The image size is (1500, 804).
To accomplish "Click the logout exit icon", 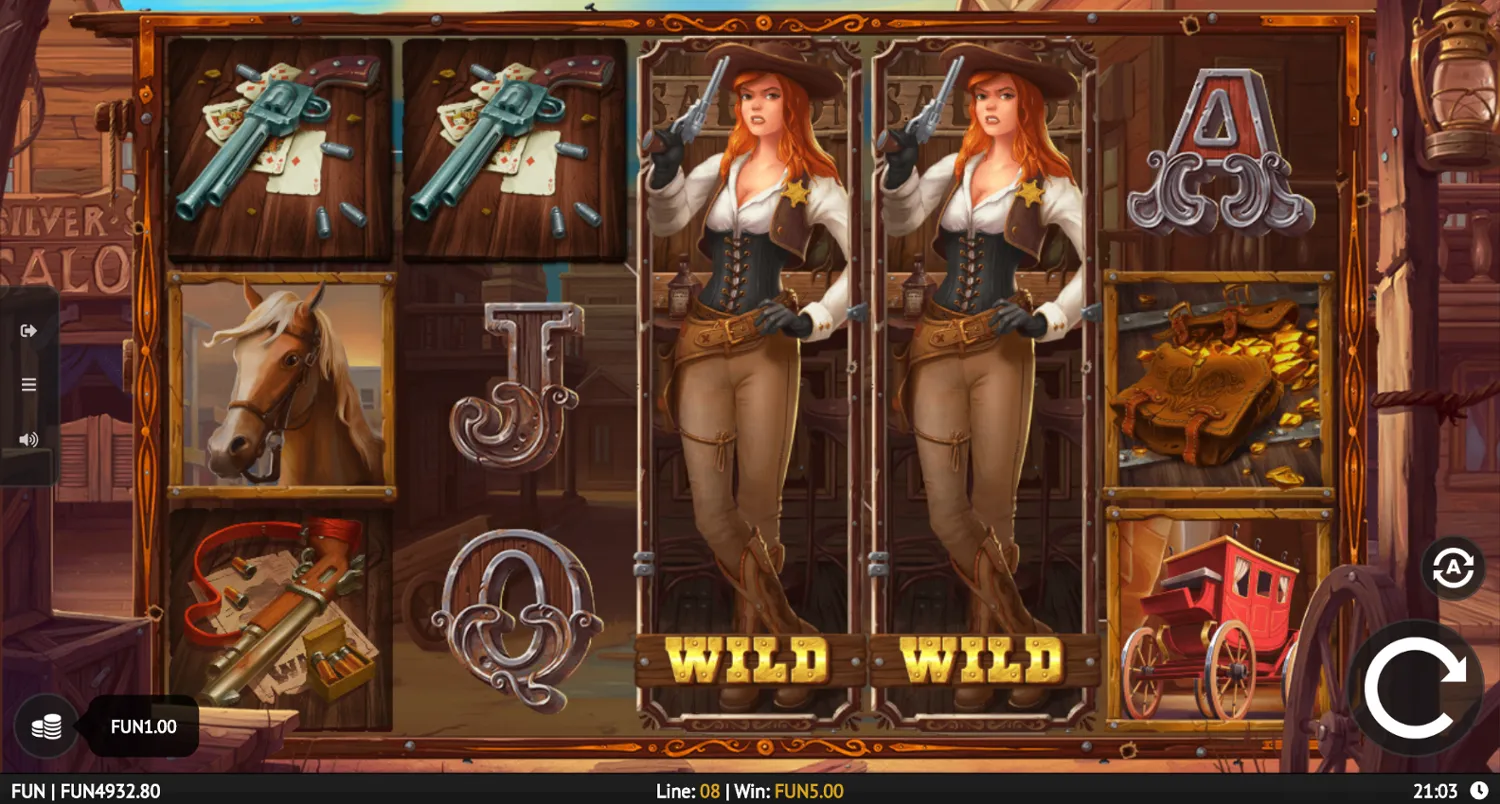I will [x=27, y=330].
